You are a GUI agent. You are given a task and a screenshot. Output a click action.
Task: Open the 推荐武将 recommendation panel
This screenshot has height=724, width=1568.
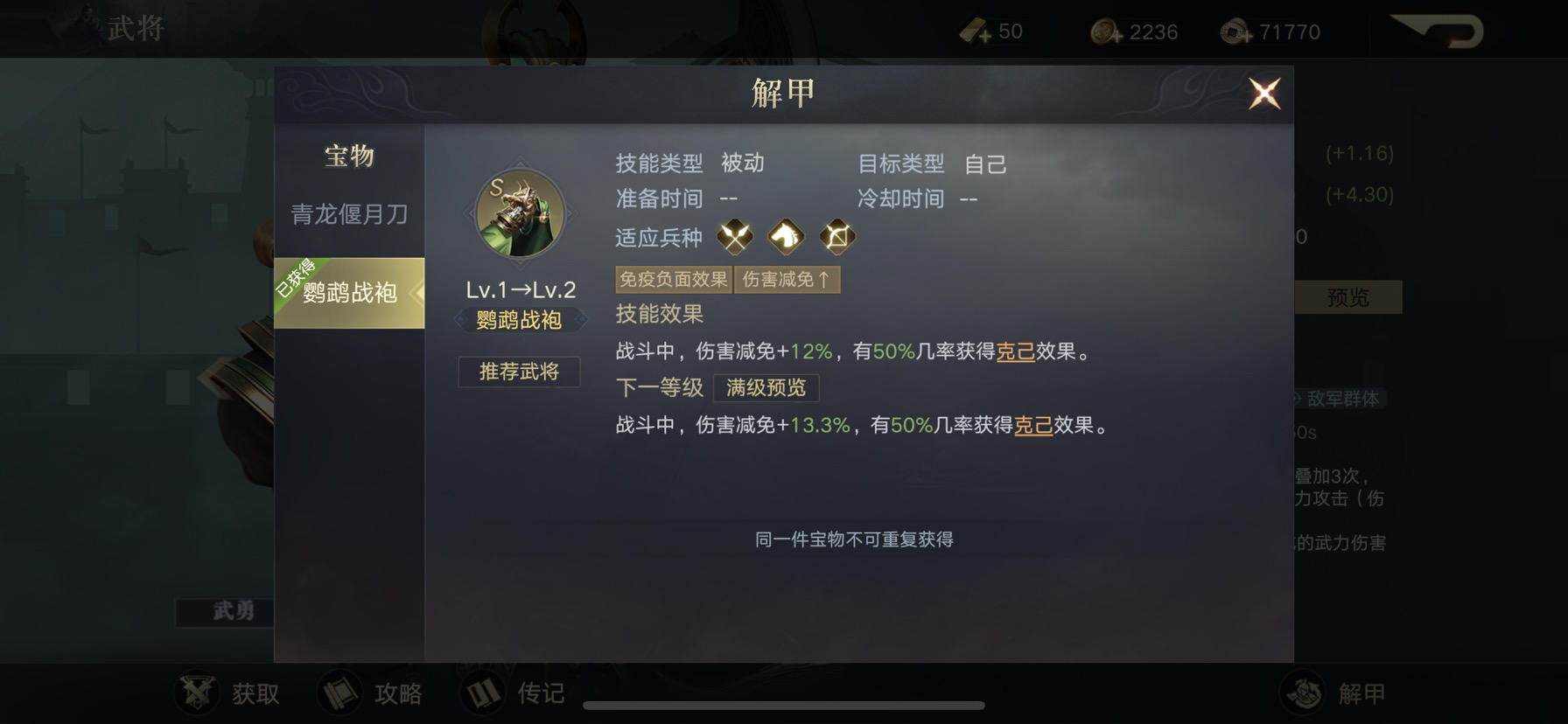(x=519, y=372)
